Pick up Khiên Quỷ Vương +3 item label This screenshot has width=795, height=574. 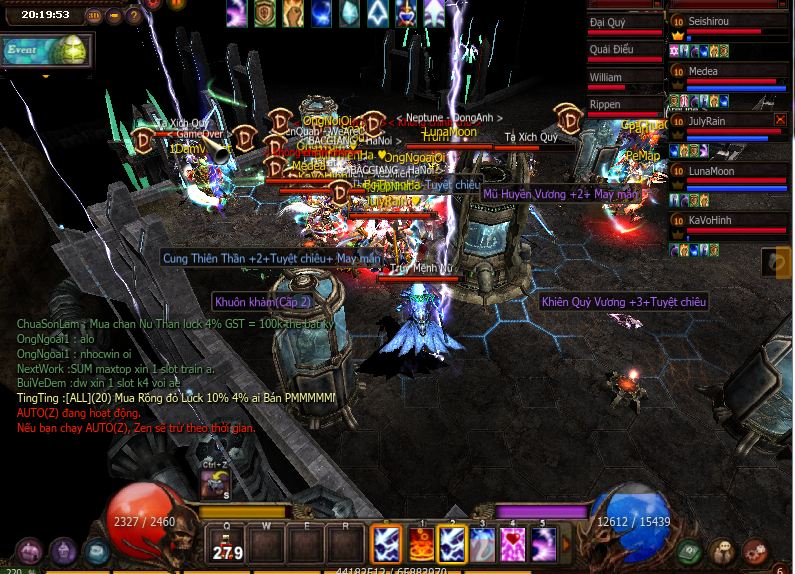click(624, 302)
